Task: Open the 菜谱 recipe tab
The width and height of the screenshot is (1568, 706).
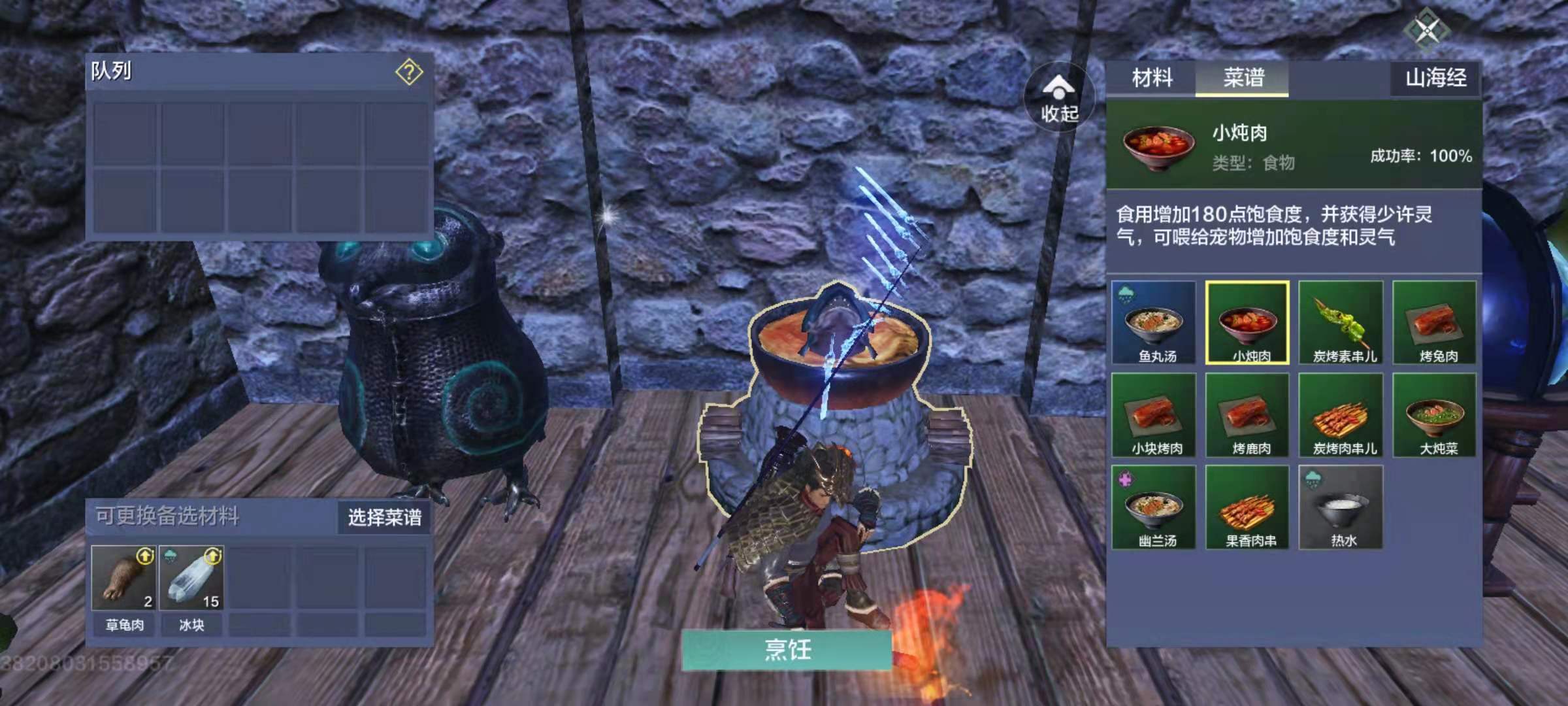Action: tap(1243, 78)
